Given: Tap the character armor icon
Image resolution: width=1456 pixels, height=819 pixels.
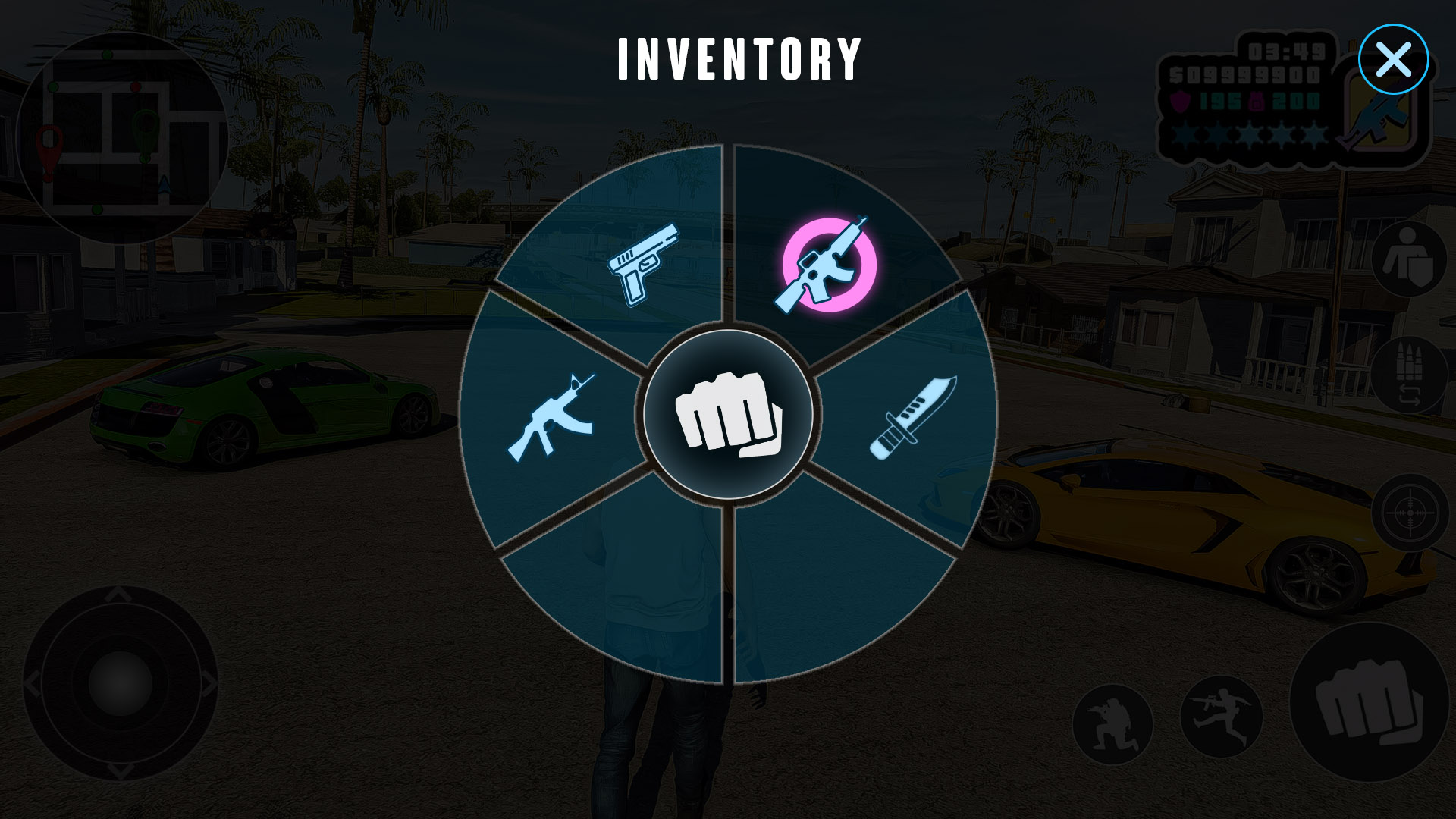Looking at the screenshot, I should 1410,258.
